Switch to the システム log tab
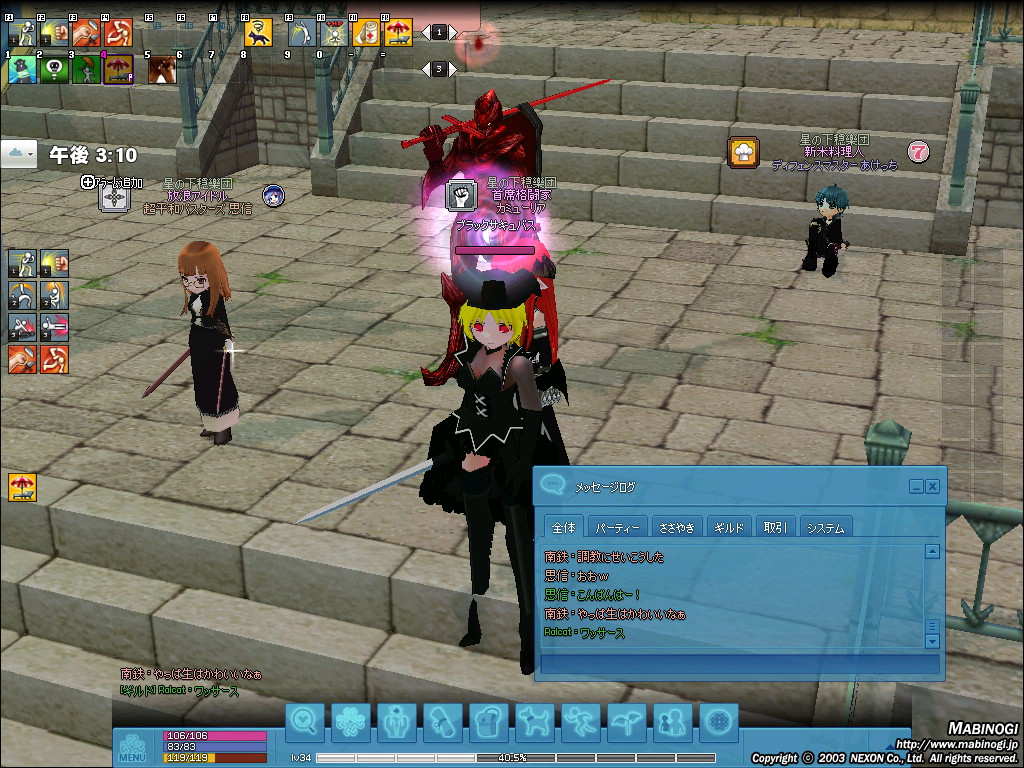This screenshot has height=768, width=1024. click(x=825, y=527)
